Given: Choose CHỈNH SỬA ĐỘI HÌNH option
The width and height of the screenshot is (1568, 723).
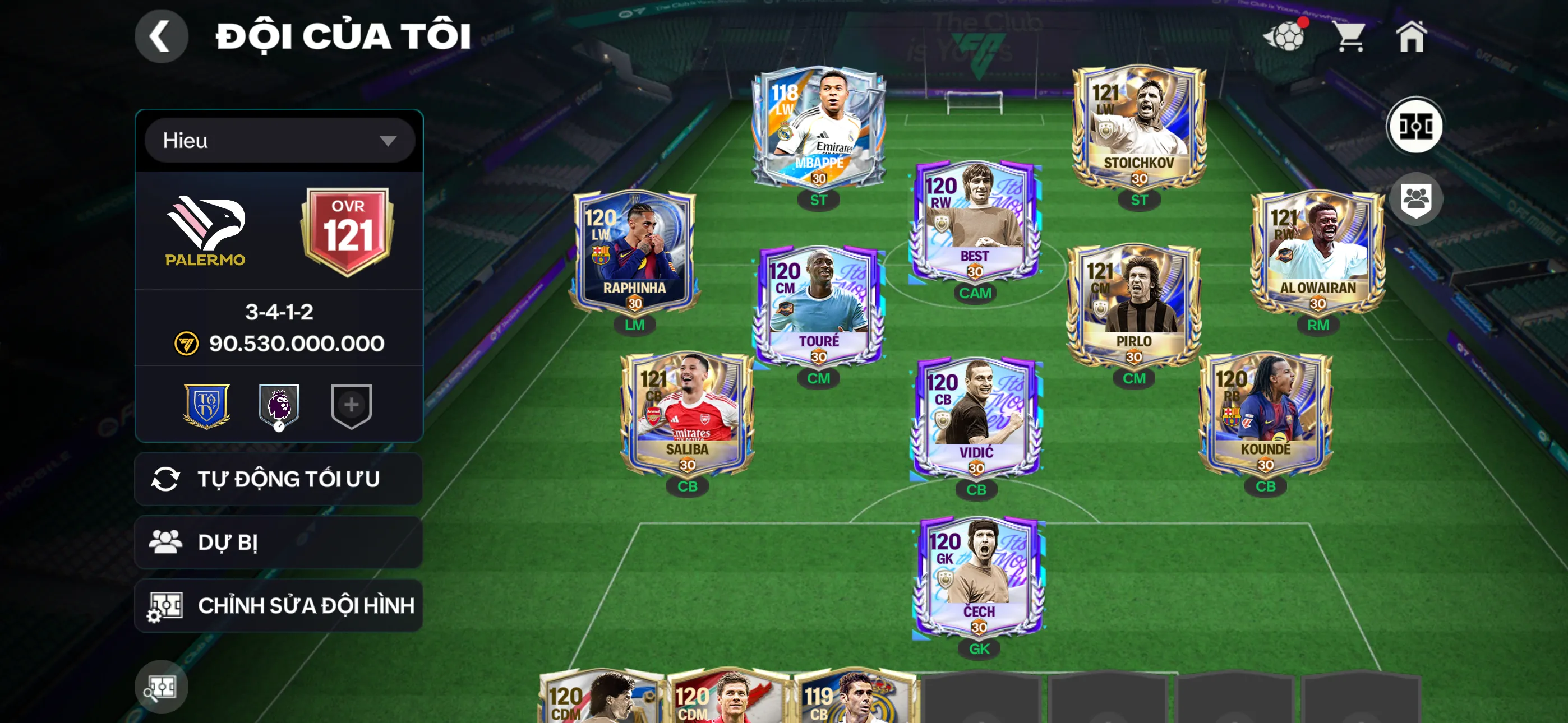Looking at the screenshot, I should click(279, 605).
